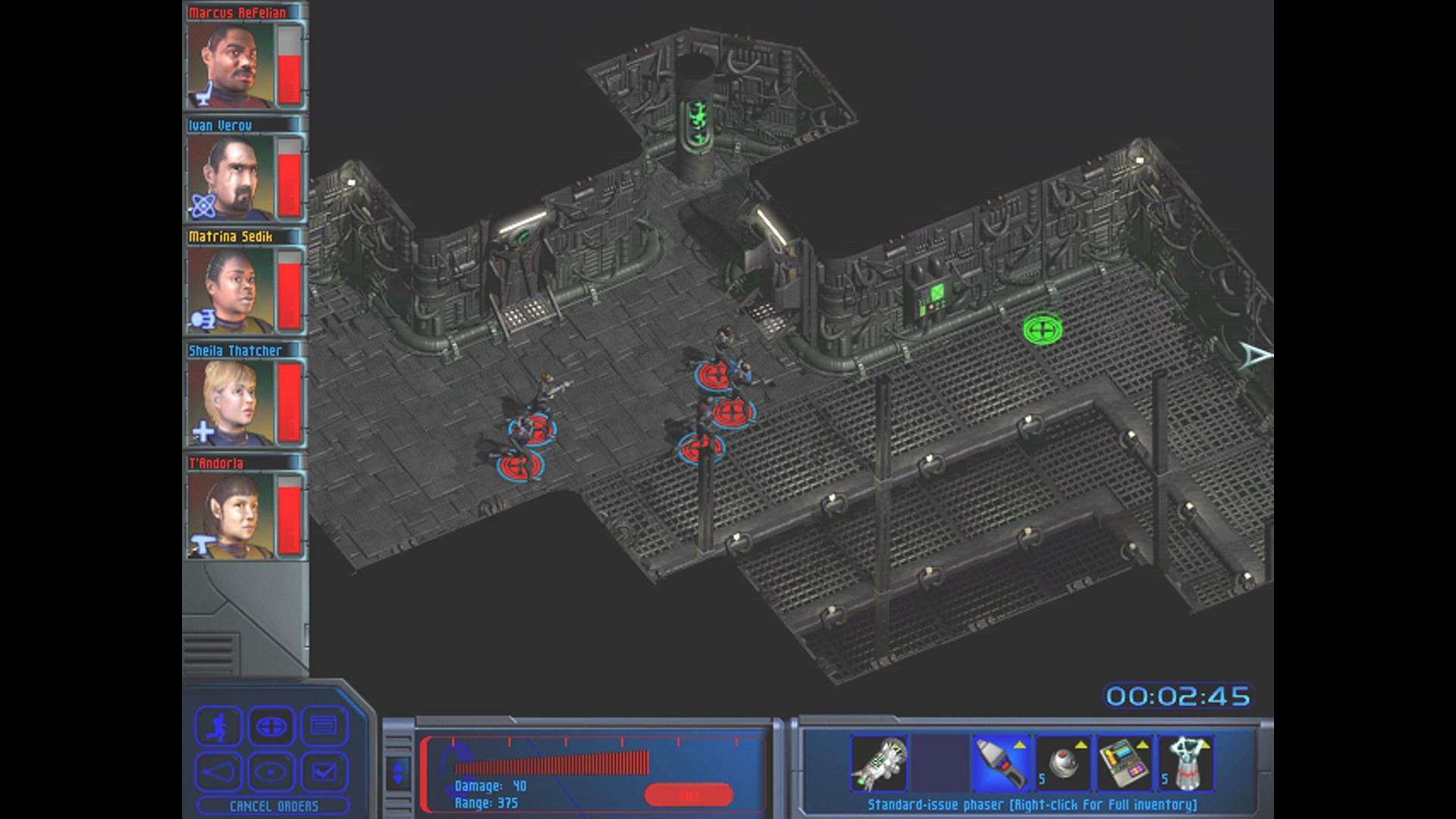This screenshot has height=819, width=1456.
Task: Click the checkmark confirm-orders icon
Action: point(325,771)
